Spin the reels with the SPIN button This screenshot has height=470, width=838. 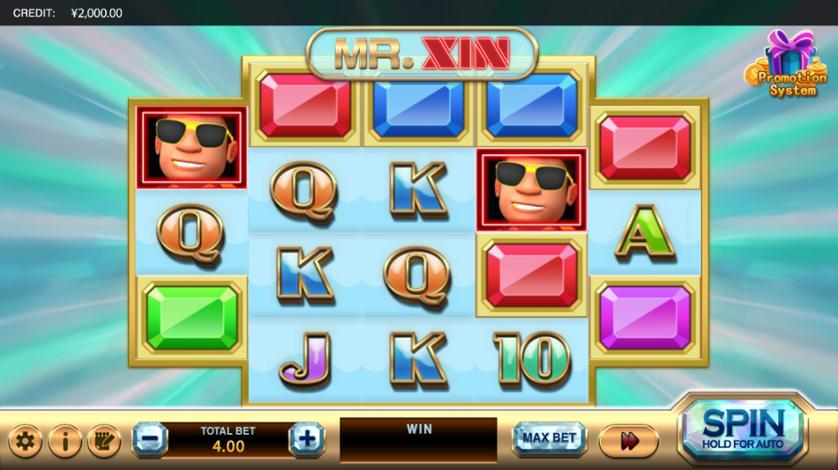[742, 430]
